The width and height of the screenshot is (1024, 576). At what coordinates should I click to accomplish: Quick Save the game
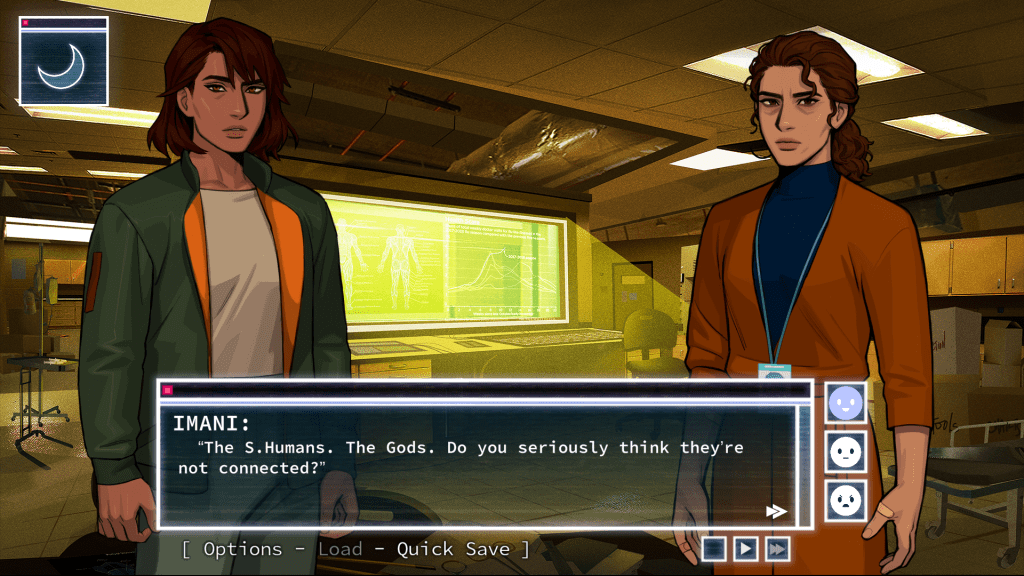pyautogui.click(x=453, y=549)
